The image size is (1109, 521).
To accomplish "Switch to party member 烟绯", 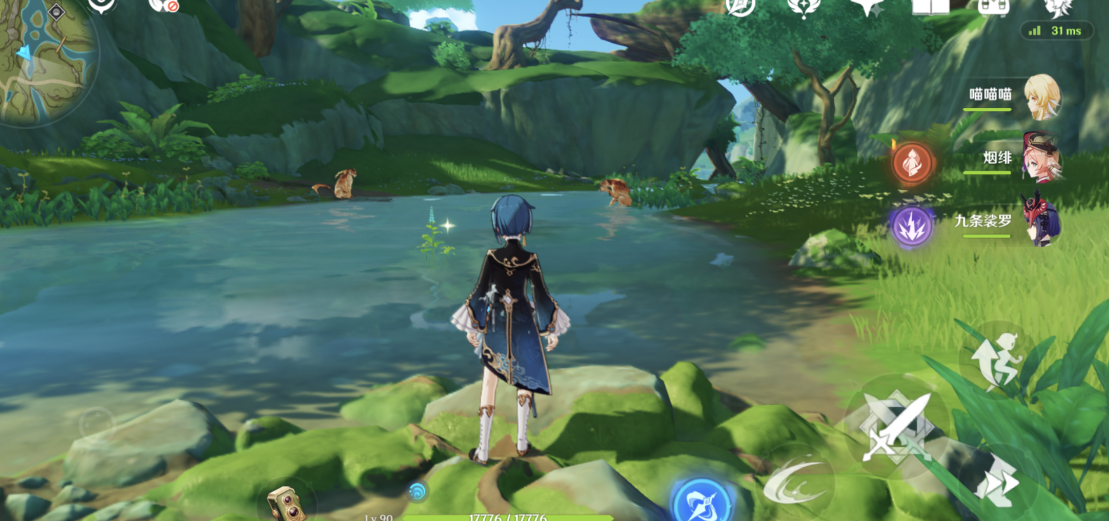I will pos(1040,157).
